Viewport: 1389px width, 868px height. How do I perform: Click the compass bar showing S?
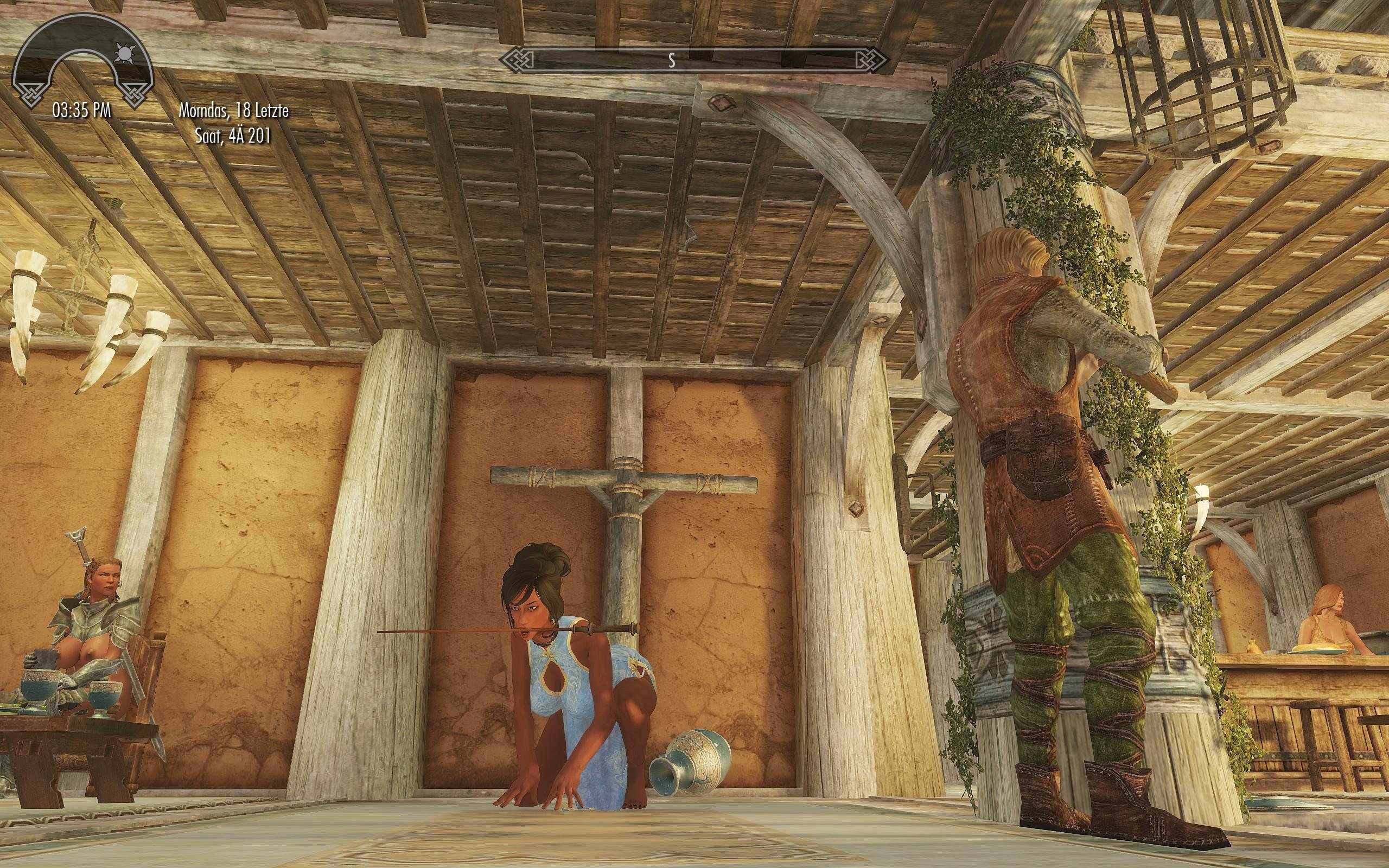[694, 60]
